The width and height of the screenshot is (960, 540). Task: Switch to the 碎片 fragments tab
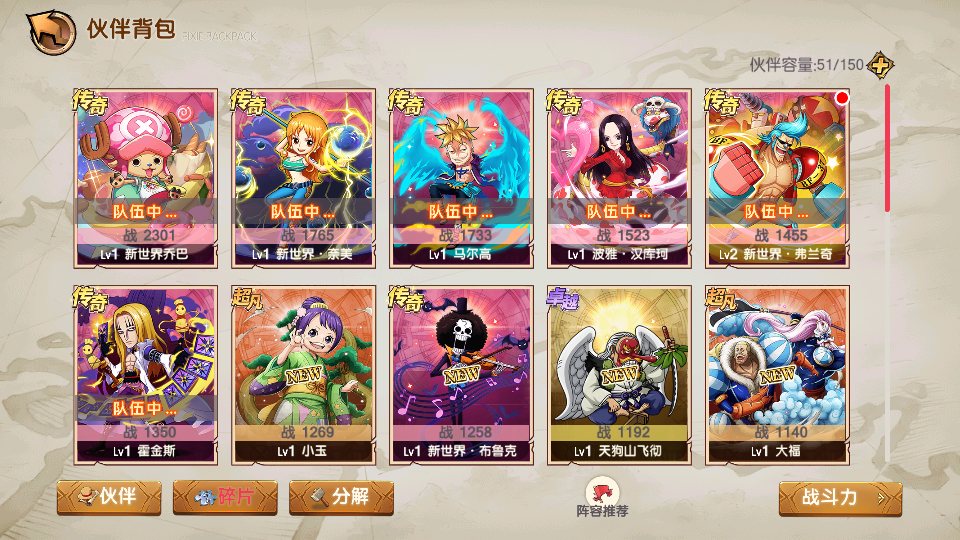pyautogui.click(x=225, y=497)
